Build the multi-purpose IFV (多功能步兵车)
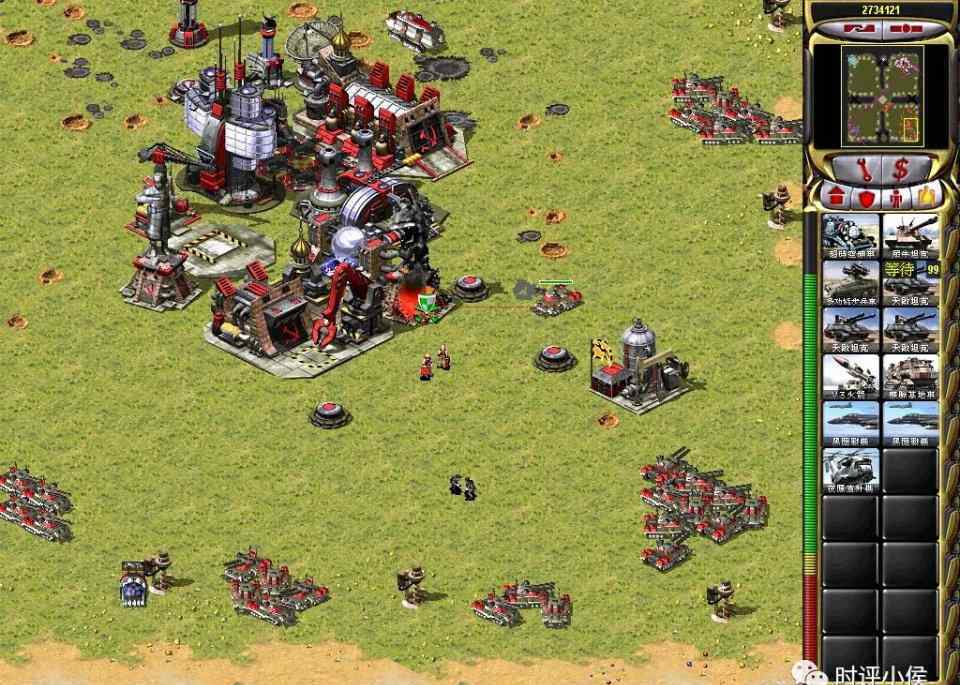Image resolution: width=960 pixels, height=685 pixels. click(x=851, y=282)
